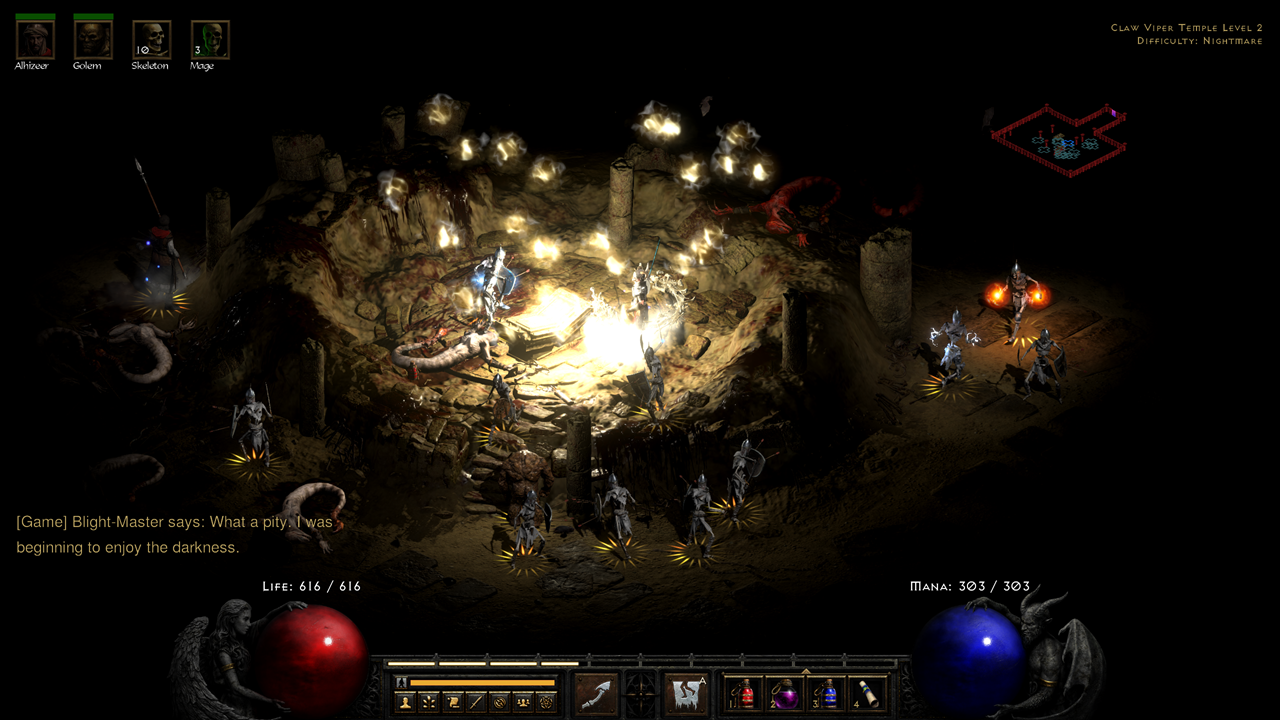Open the party screen with two figures
Viewport: 1280px width, 720px height.
pyautogui.click(x=522, y=702)
